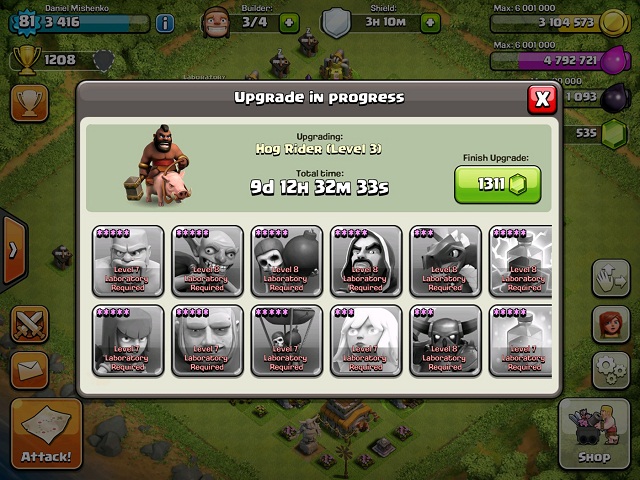Viewport: 640px width, 480px height.
Task: Pick the Balloon troop tile
Action: [287, 340]
